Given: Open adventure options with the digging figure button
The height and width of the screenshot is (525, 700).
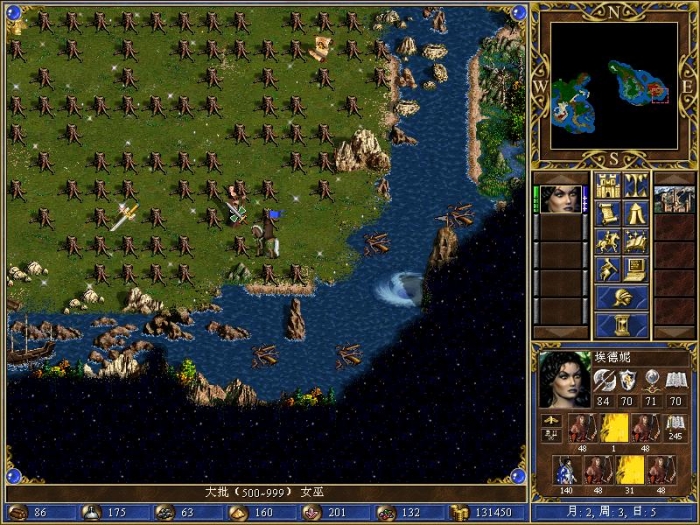Looking at the screenshot, I should [x=607, y=269].
